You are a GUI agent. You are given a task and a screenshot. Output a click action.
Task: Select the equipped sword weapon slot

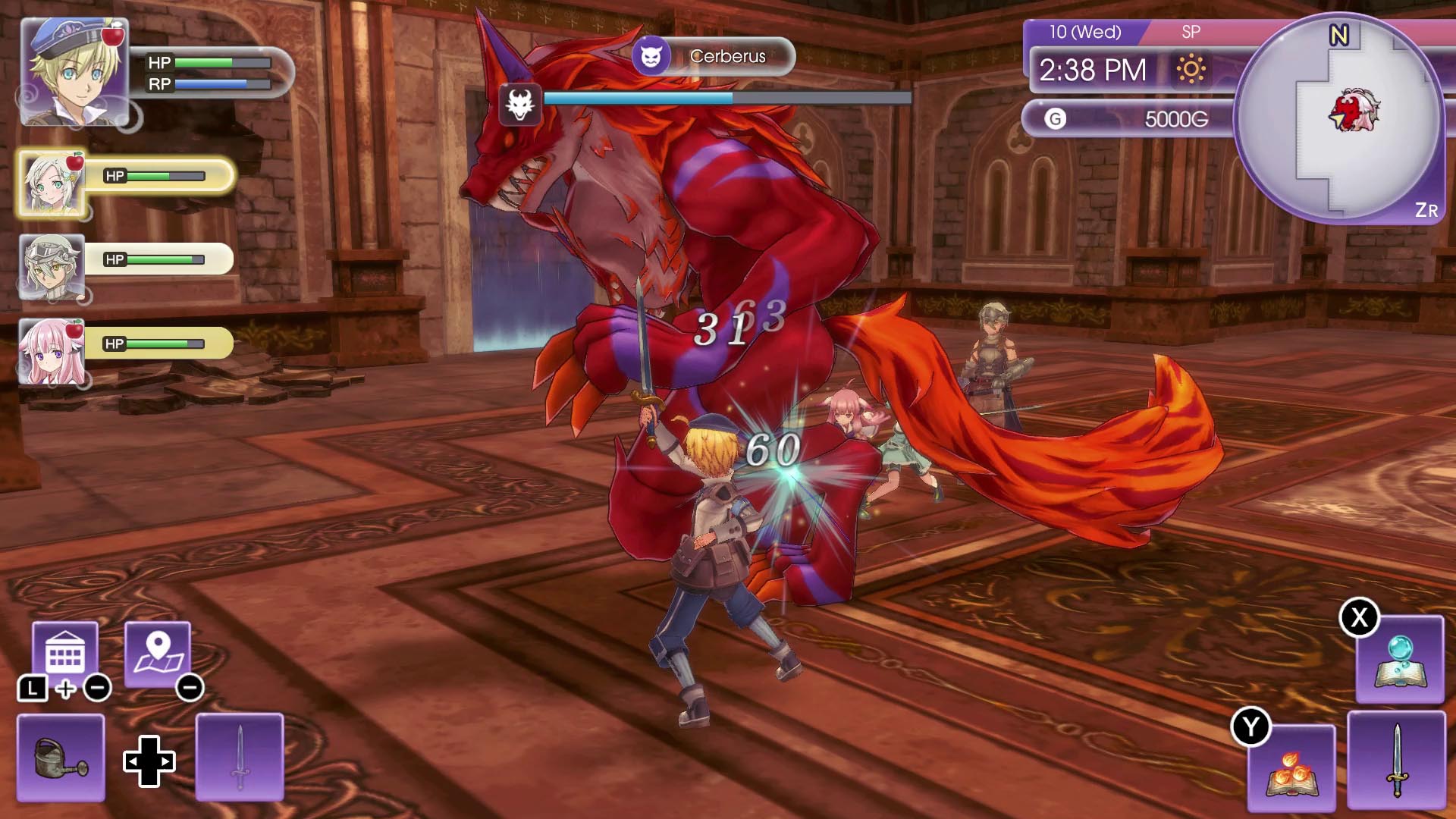tap(1396, 760)
